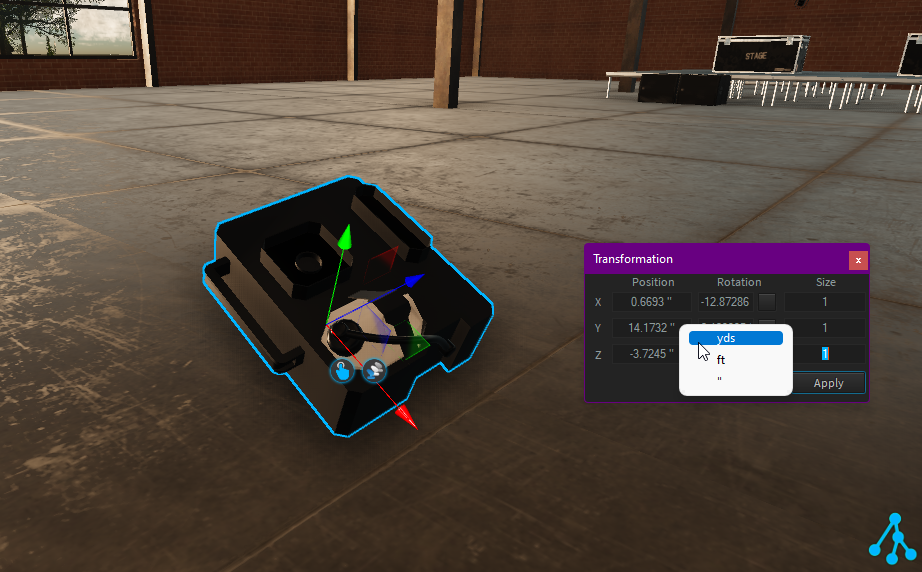The height and width of the screenshot is (572, 922).
Task: Choose yds in the unit dropdown
Action: [x=735, y=338]
